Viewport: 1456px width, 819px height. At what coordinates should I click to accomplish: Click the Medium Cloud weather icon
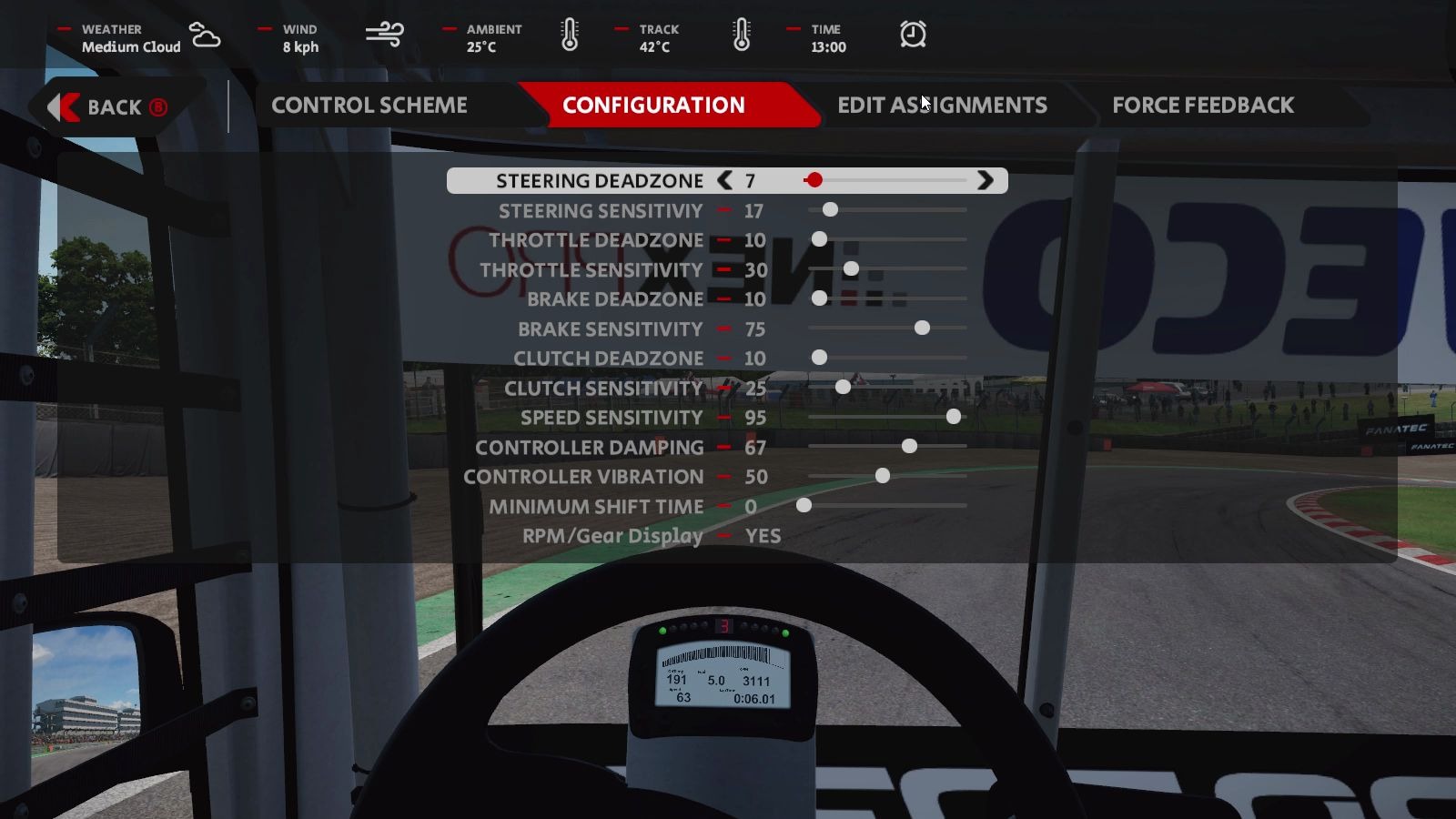pos(204,36)
